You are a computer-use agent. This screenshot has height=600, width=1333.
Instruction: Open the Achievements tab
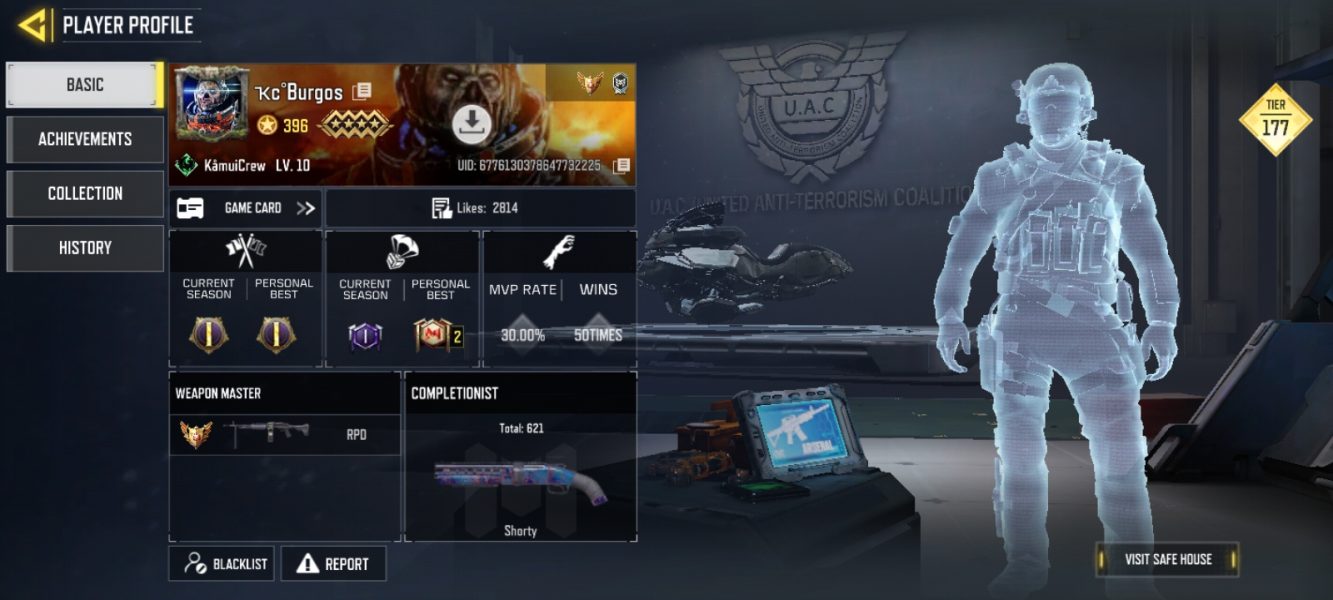pyautogui.click(x=85, y=139)
